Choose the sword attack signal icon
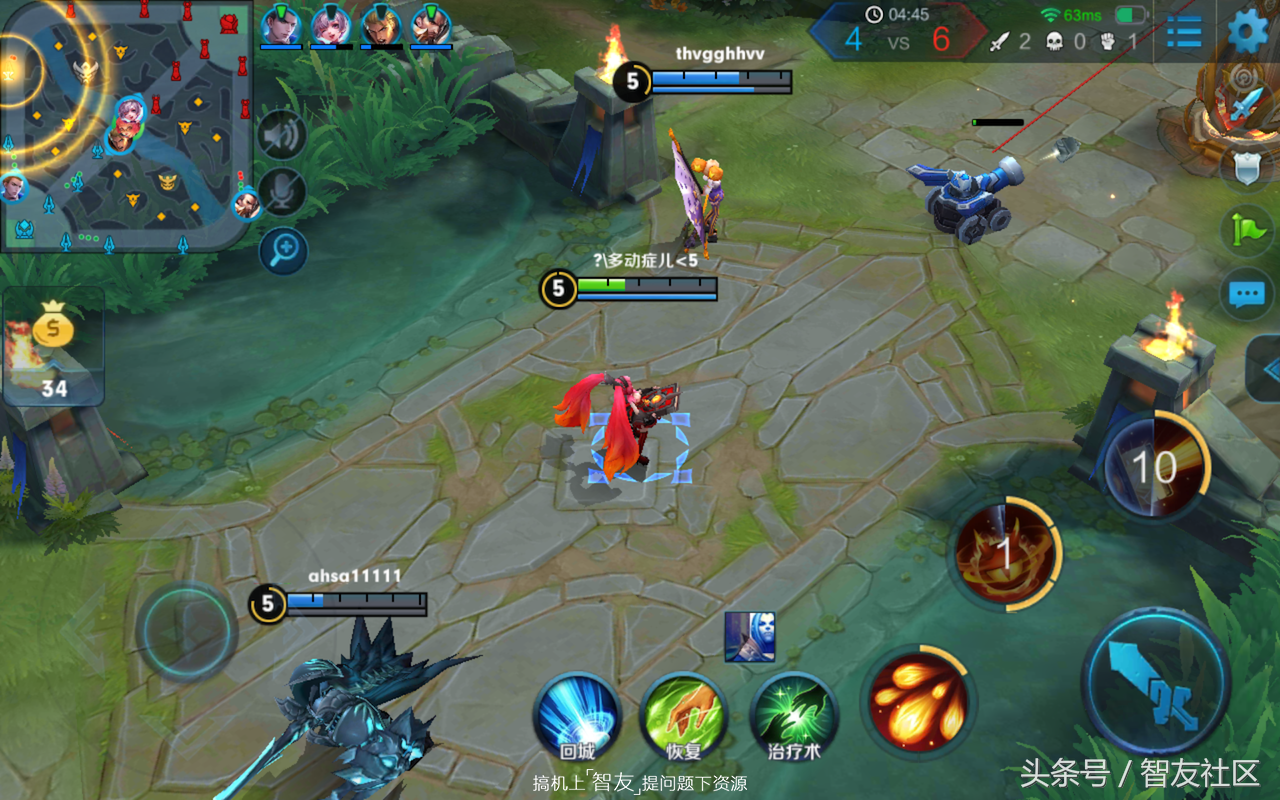 tap(1247, 105)
